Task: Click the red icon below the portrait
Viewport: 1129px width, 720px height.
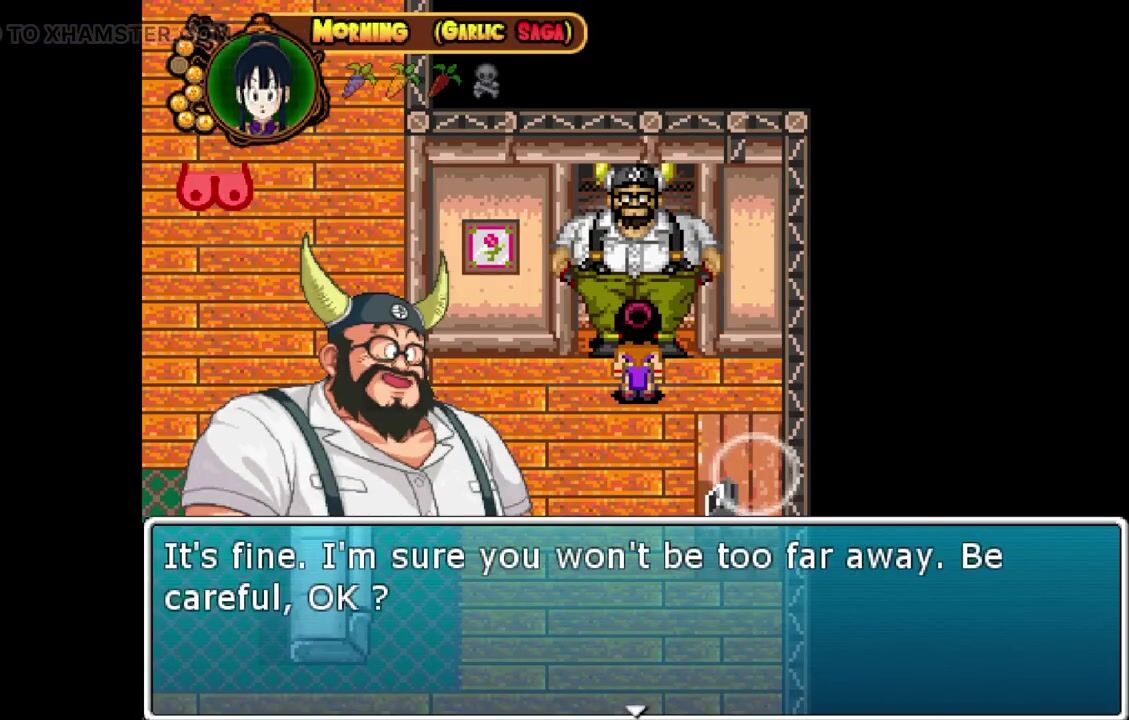Action: coord(214,187)
